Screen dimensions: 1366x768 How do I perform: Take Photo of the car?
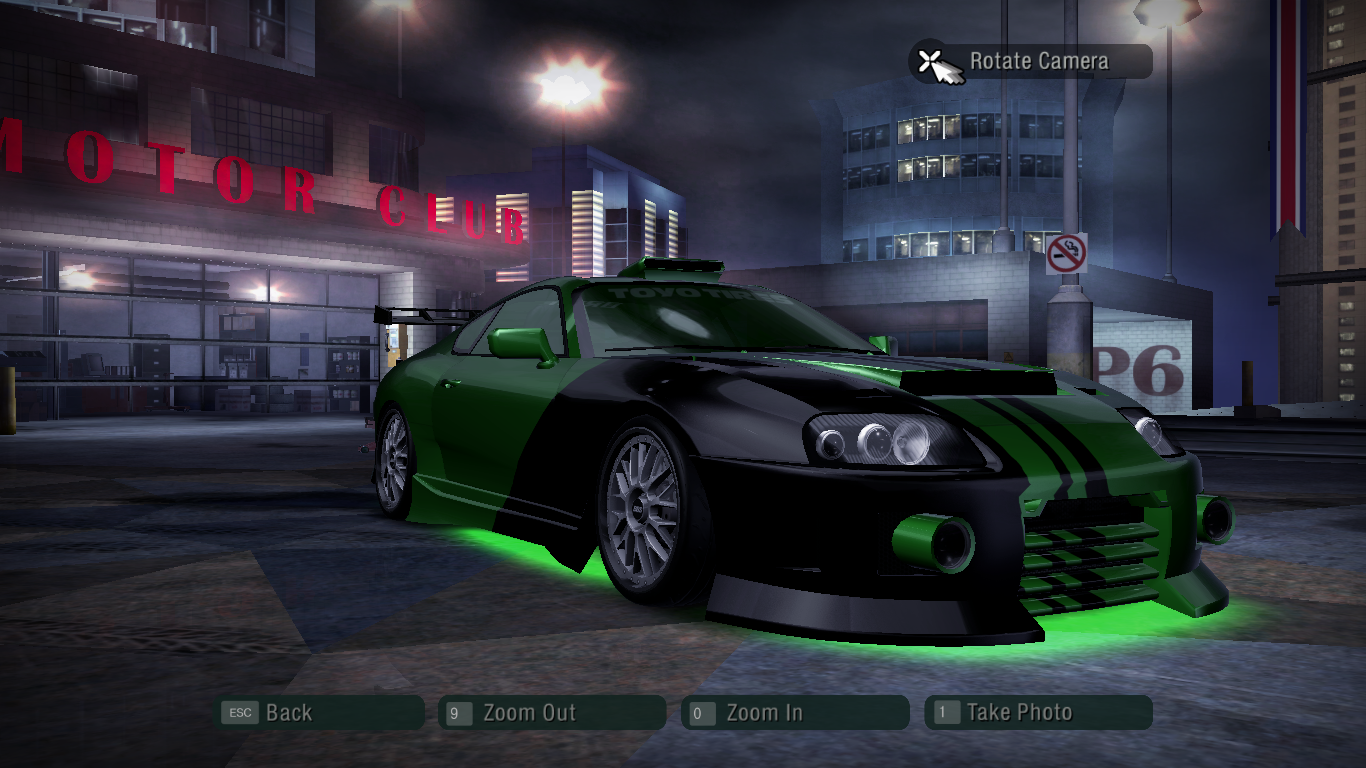click(x=1037, y=713)
